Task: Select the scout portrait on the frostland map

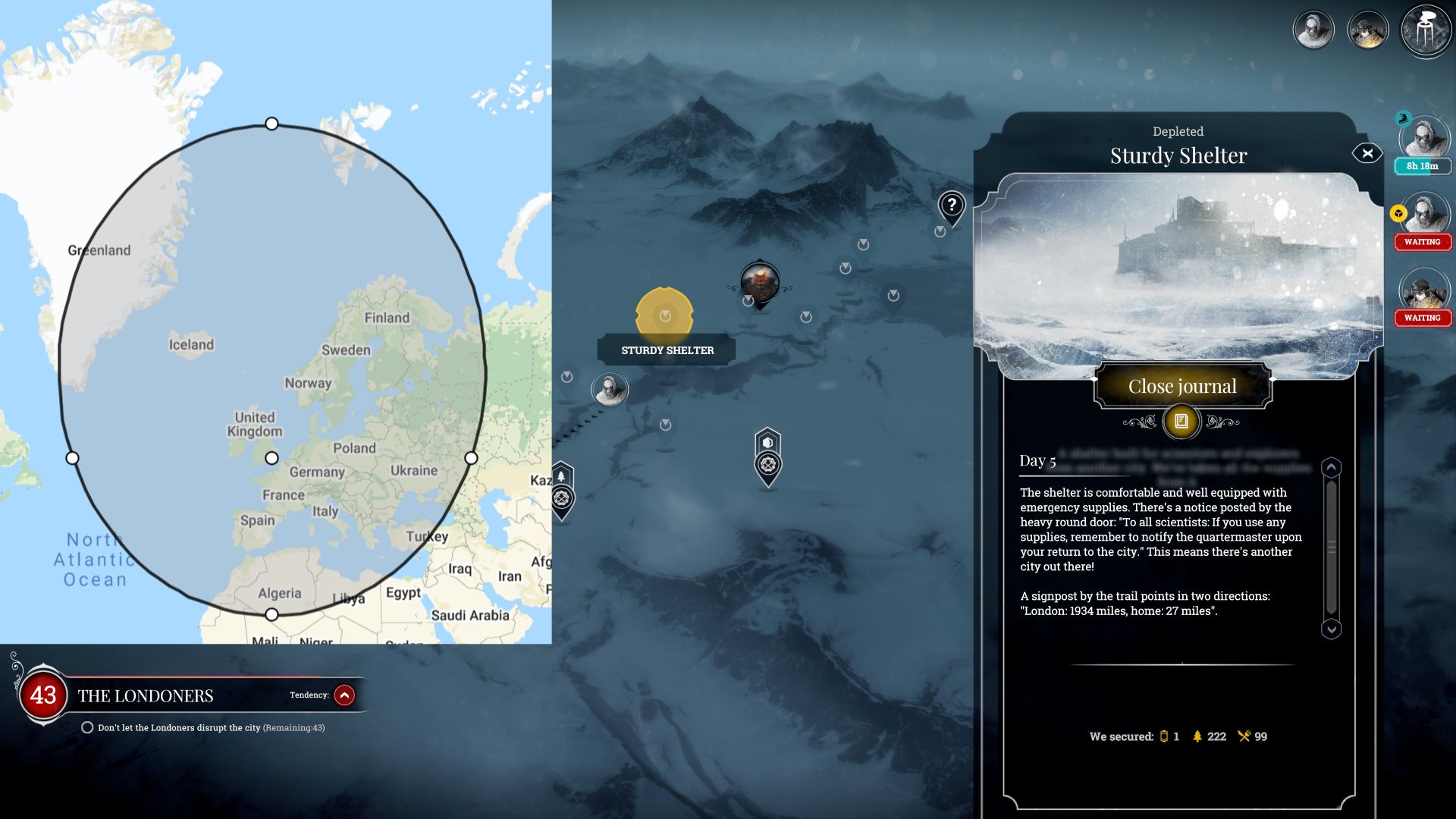Action: [x=609, y=388]
